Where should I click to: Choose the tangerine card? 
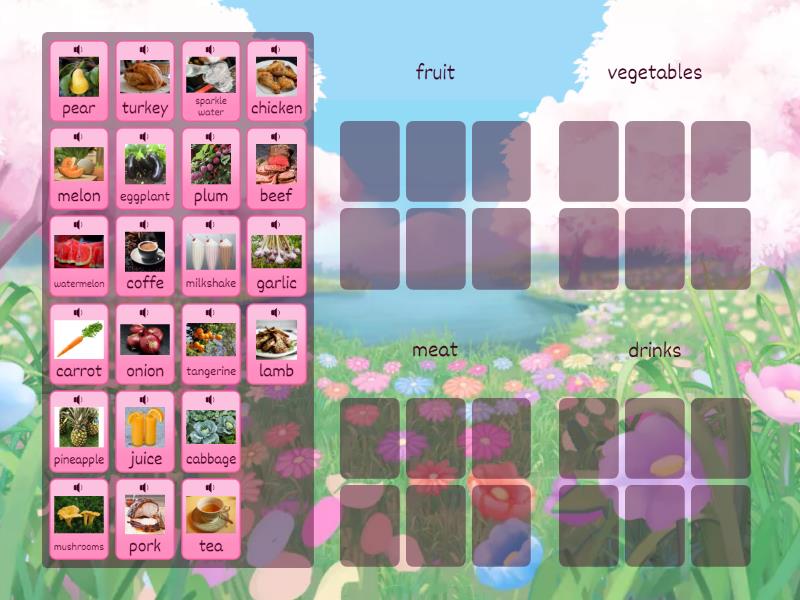click(x=211, y=344)
